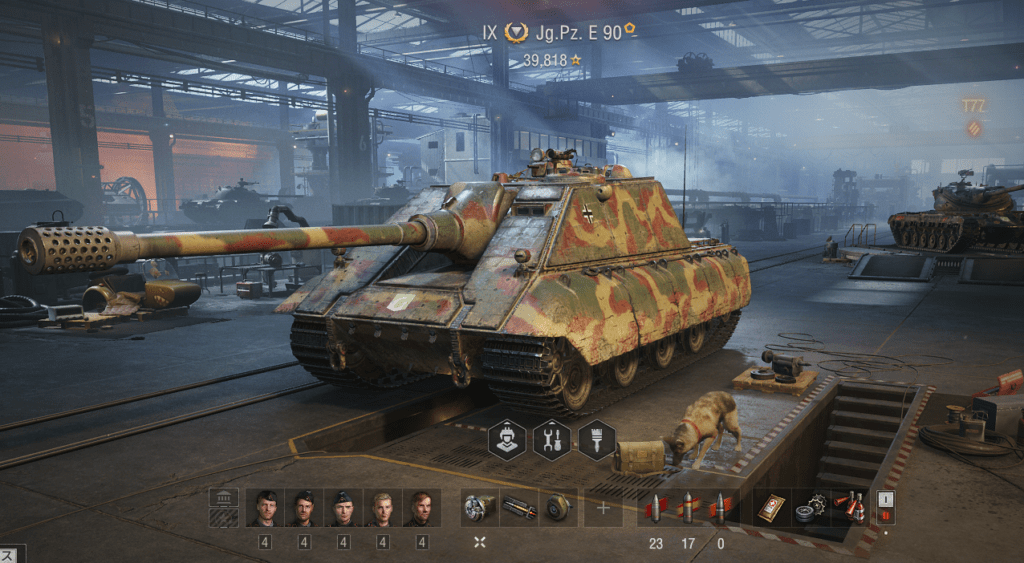The height and width of the screenshot is (563, 1024).
Task: Open the crew helmet hexagon button
Action: click(507, 440)
